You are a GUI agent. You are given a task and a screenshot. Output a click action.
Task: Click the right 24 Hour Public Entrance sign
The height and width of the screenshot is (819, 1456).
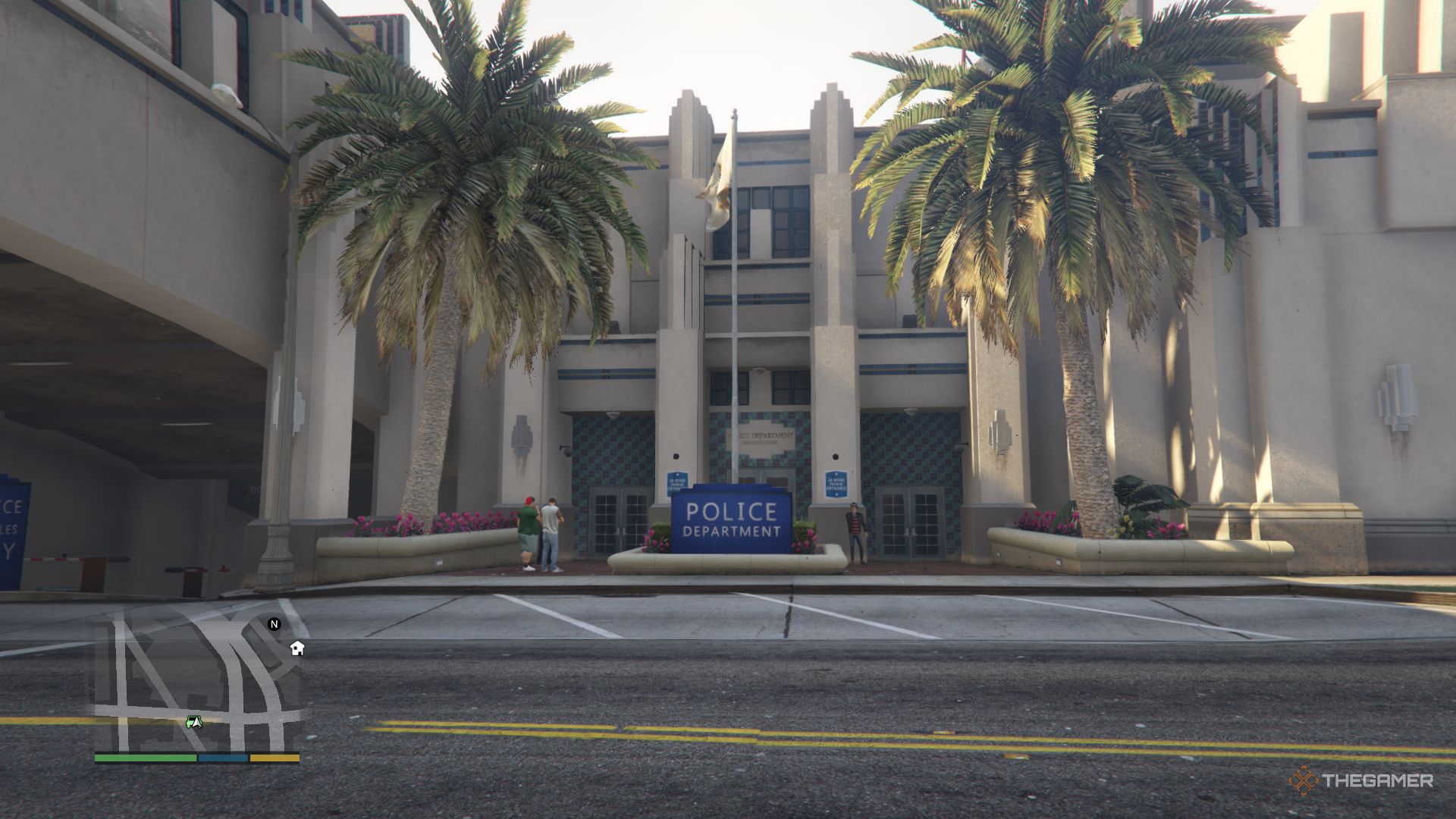(836, 484)
